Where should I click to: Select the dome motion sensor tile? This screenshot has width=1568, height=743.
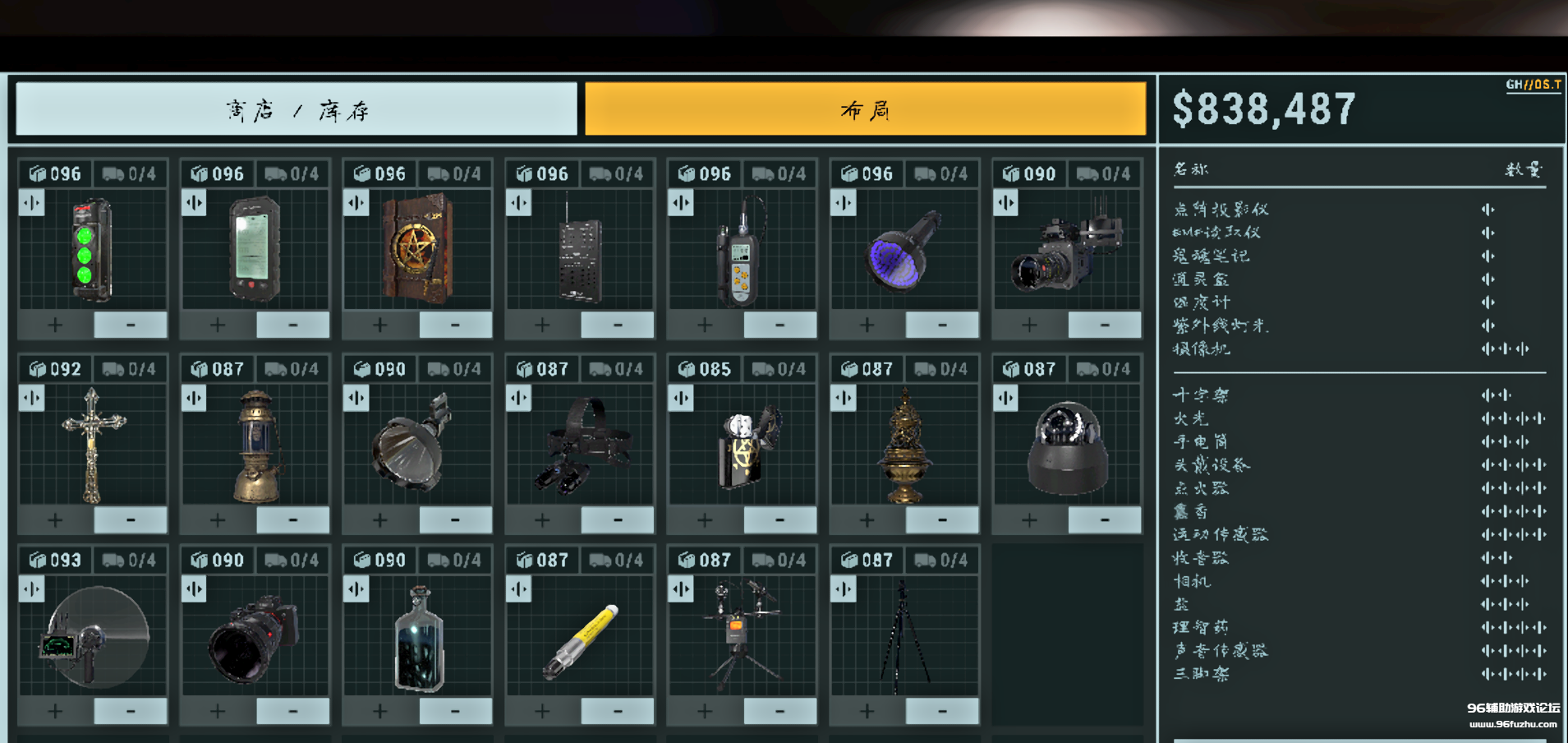[1066, 444]
